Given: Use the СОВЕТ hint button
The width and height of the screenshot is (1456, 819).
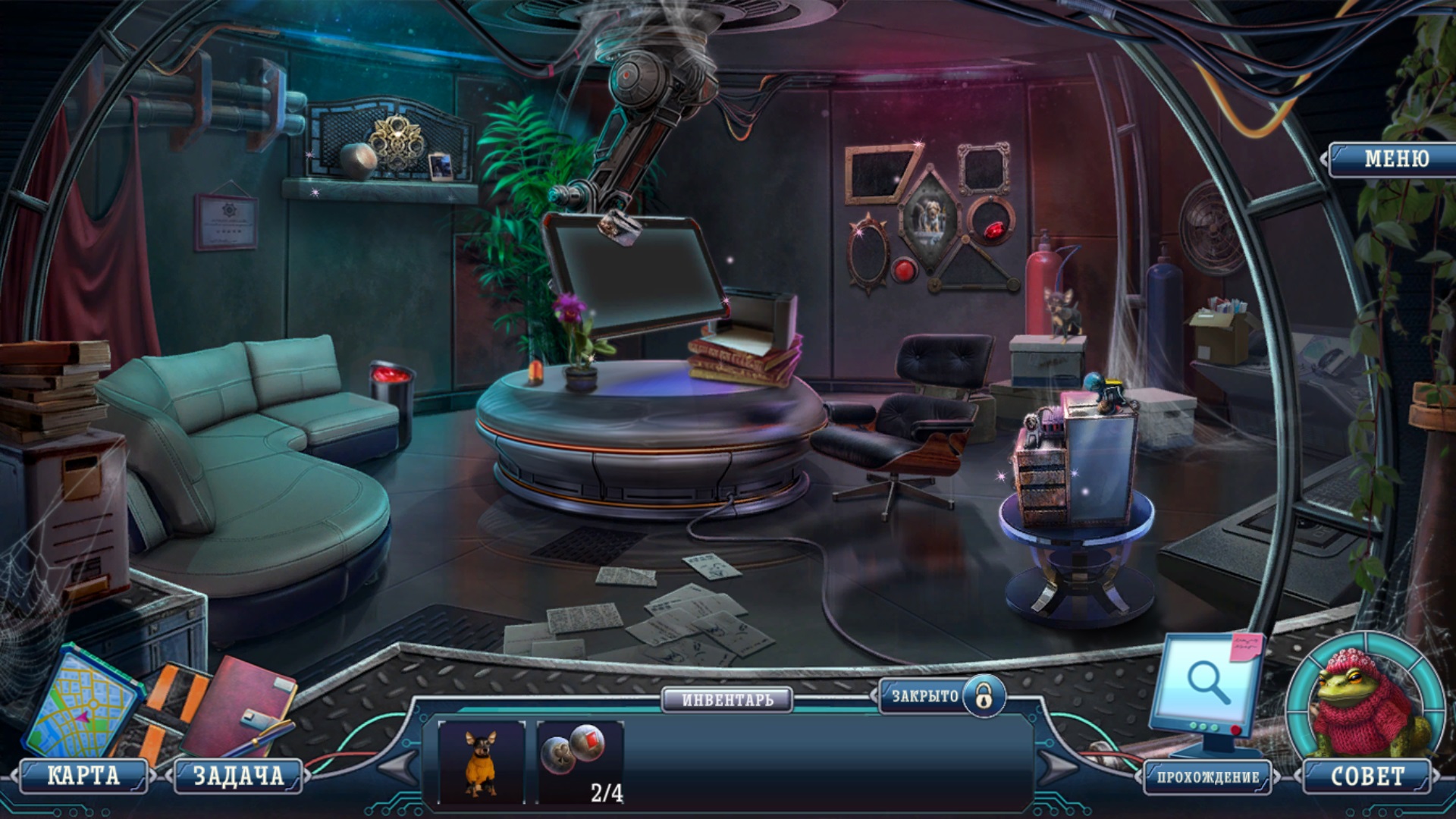Looking at the screenshot, I should 1367,776.
